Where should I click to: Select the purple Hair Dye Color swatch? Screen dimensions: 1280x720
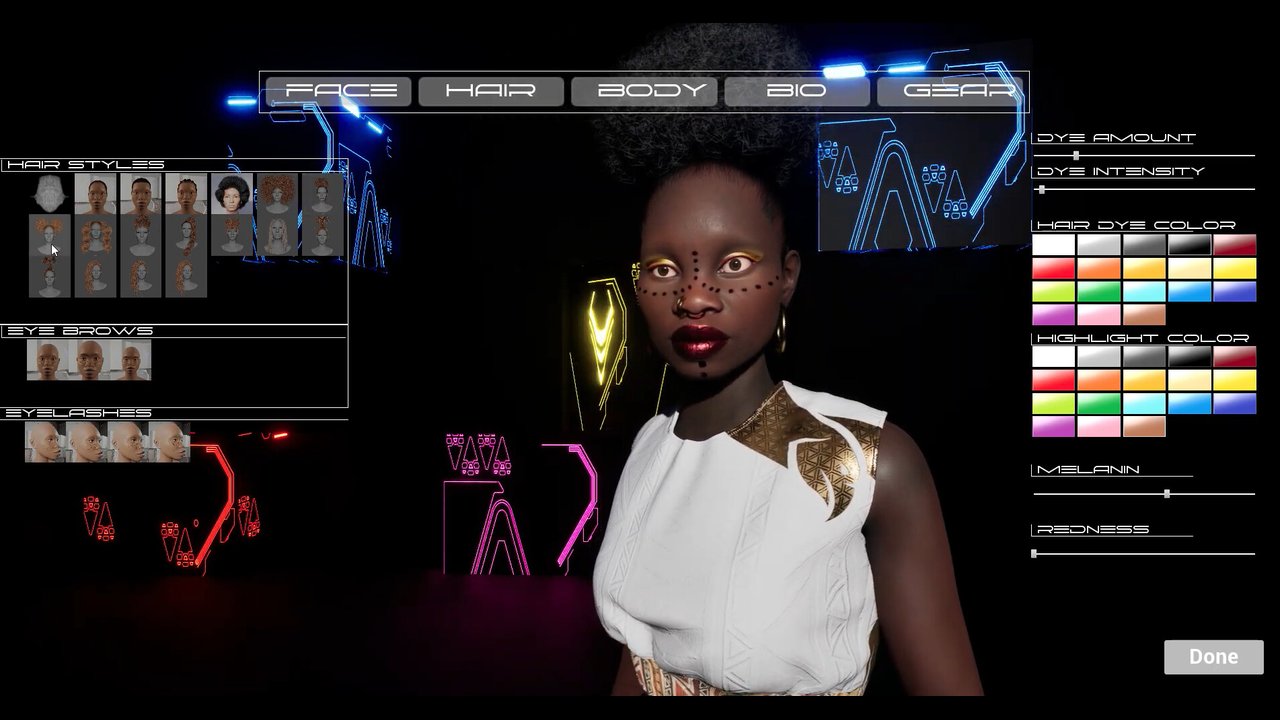tap(1053, 315)
